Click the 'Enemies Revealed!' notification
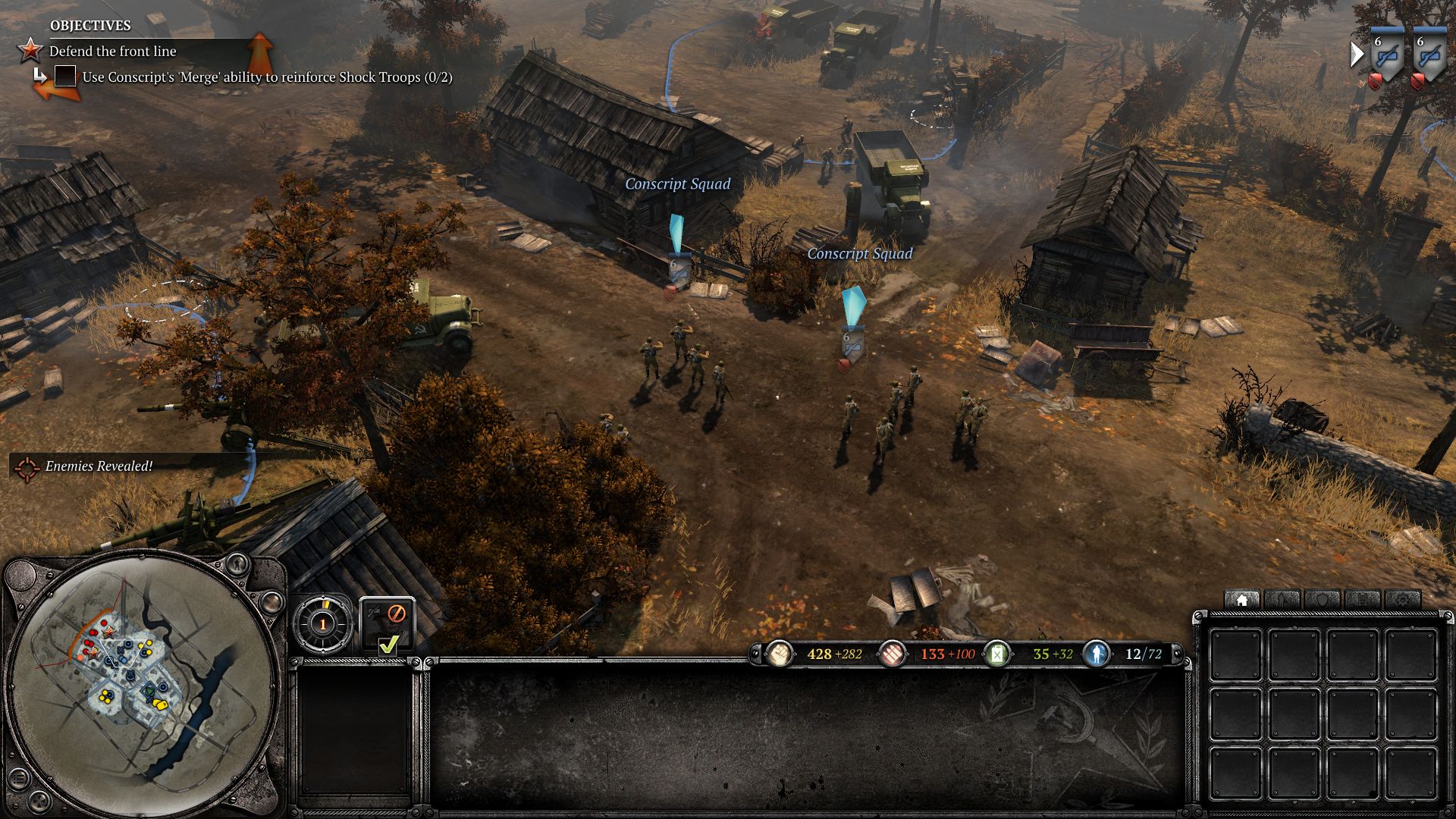This screenshot has height=819, width=1456. 99,466
